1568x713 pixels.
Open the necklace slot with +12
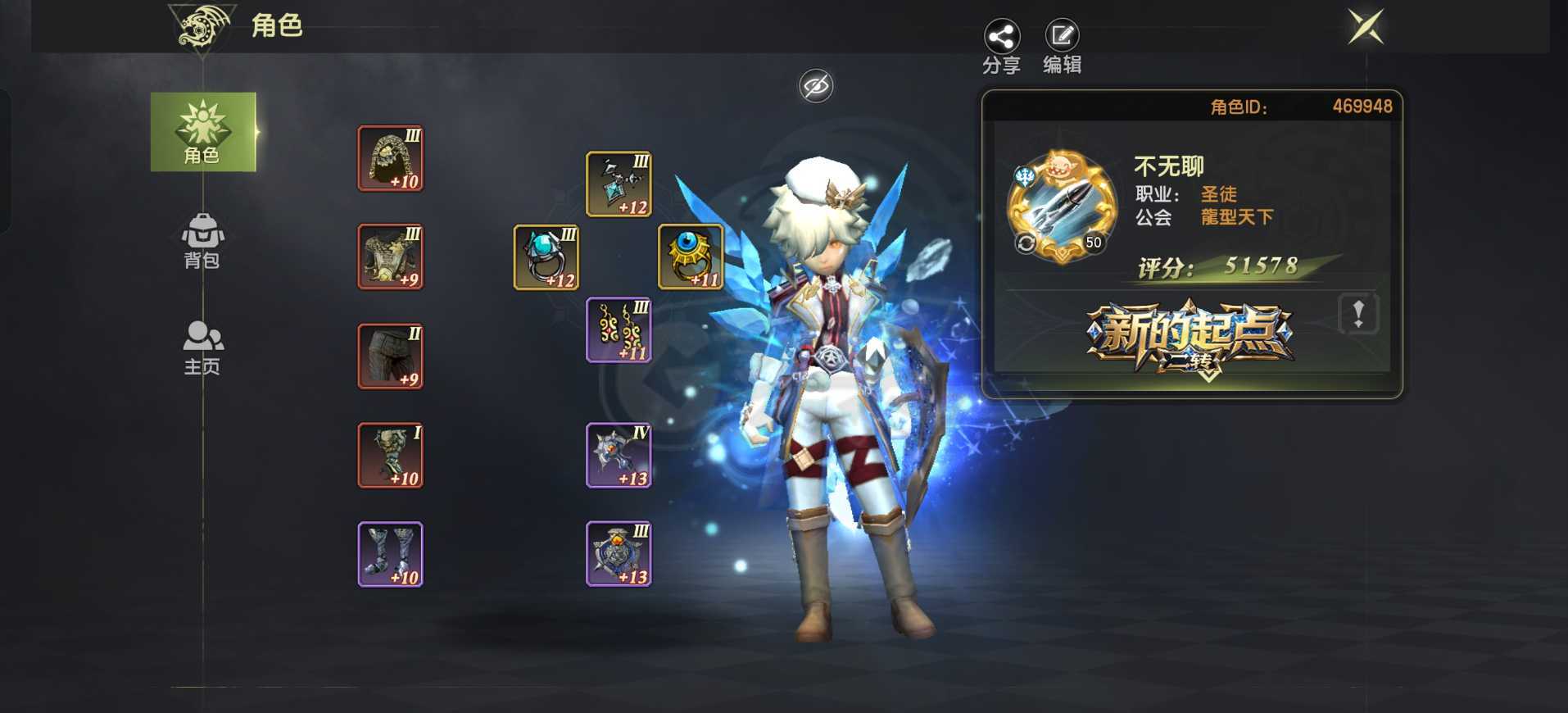tap(619, 184)
